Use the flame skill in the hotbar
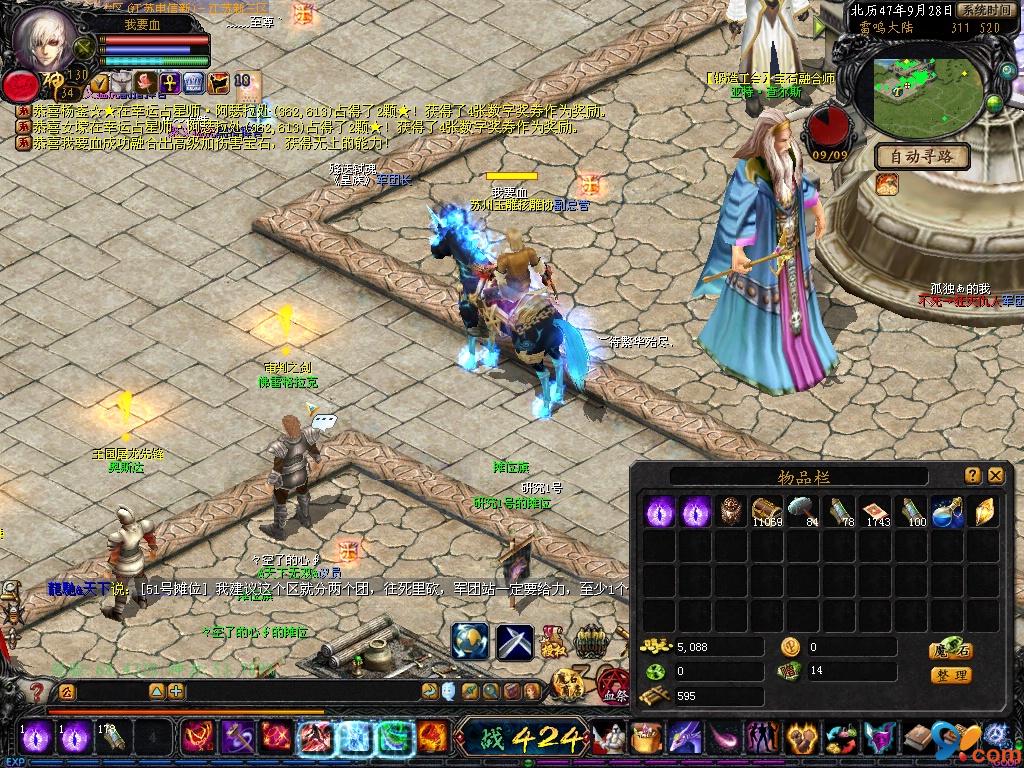 click(432, 738)
